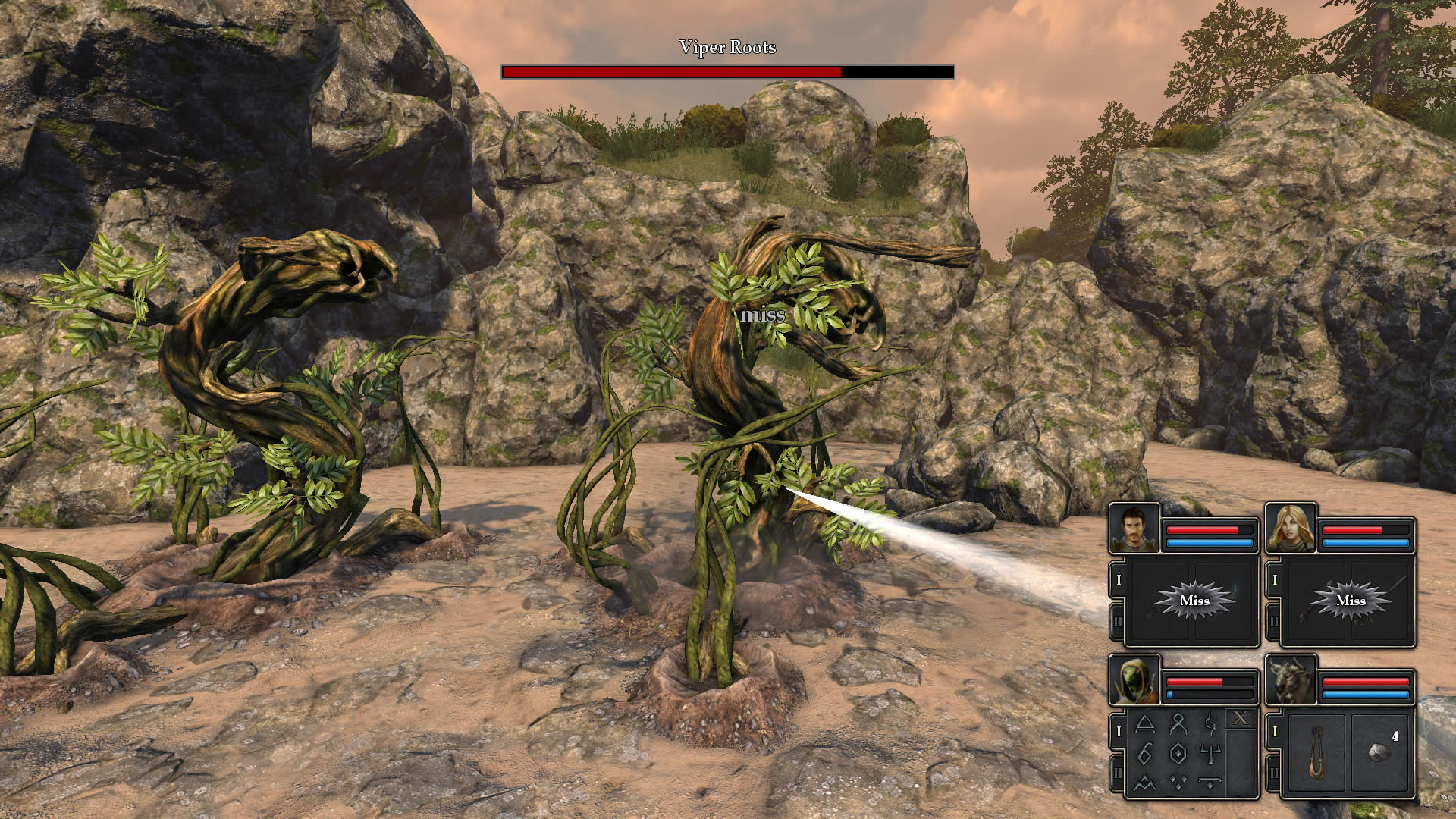Open the blonde woman champion's portrait
The image size is (1456, 819).
[x=1291, y=527]
